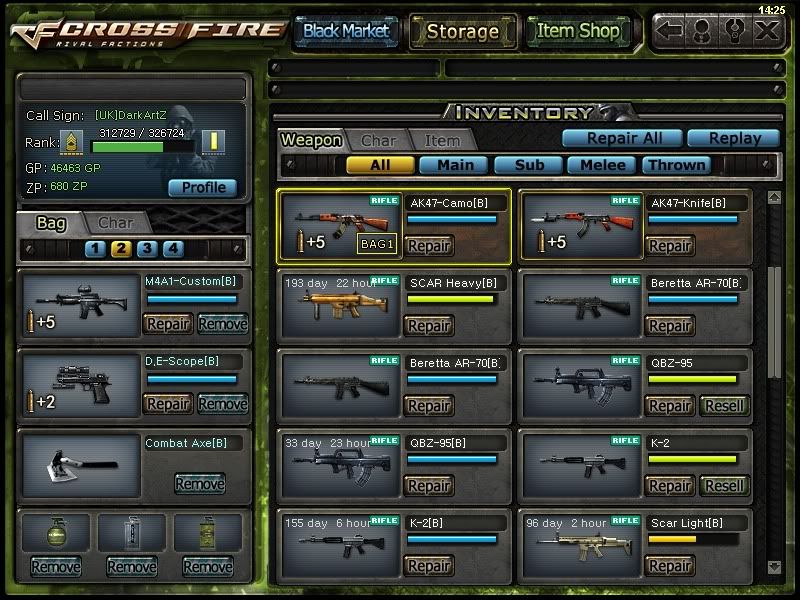Repair the D.E-Scope pistol
Image resolution: width=800 pixels, height=600 pixels.
[168, 403]
